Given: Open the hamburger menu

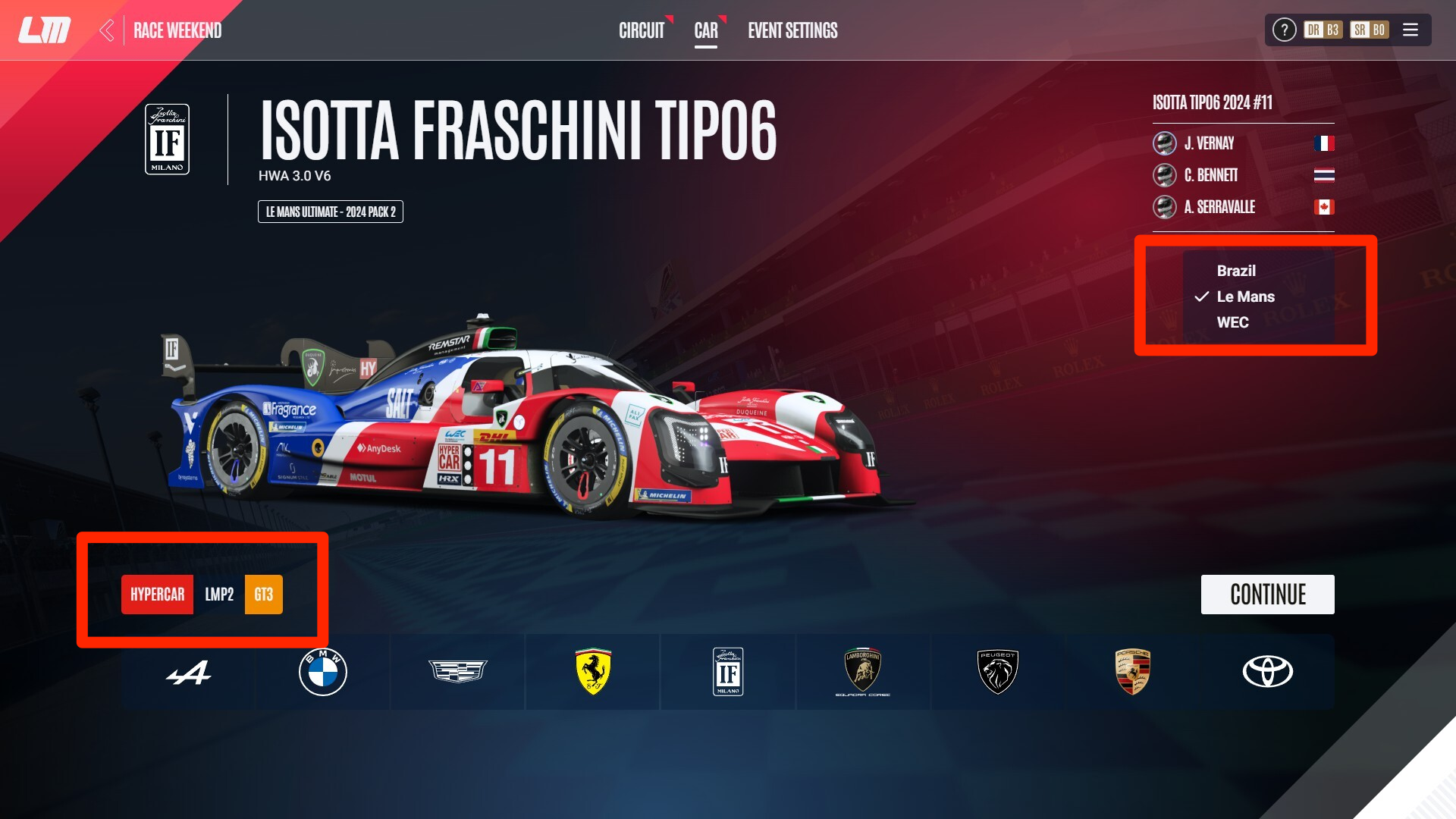Looking at the screenshot, I should coord(1410,30).
